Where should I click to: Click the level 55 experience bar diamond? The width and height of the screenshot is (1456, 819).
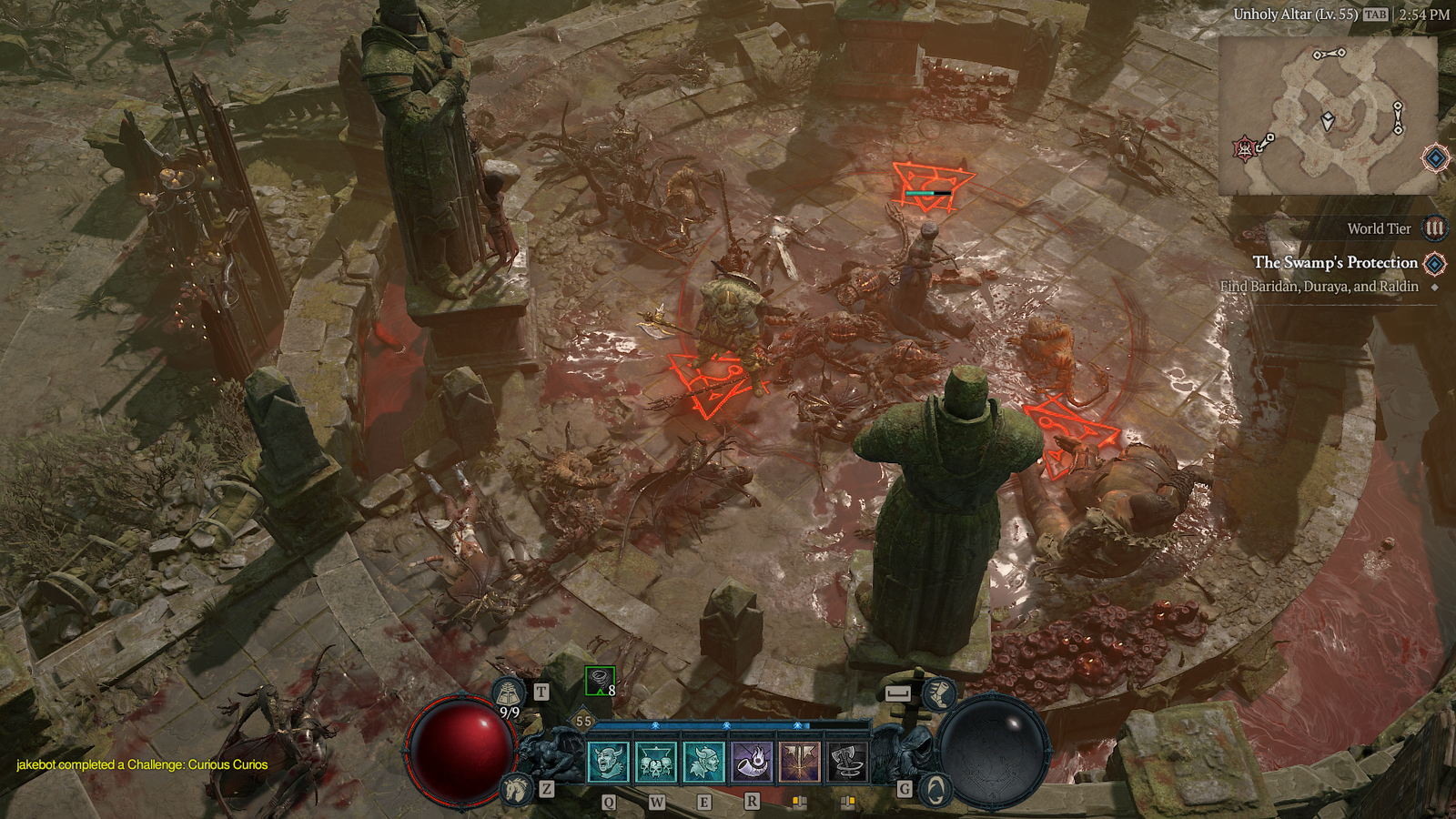click(583, 720)
